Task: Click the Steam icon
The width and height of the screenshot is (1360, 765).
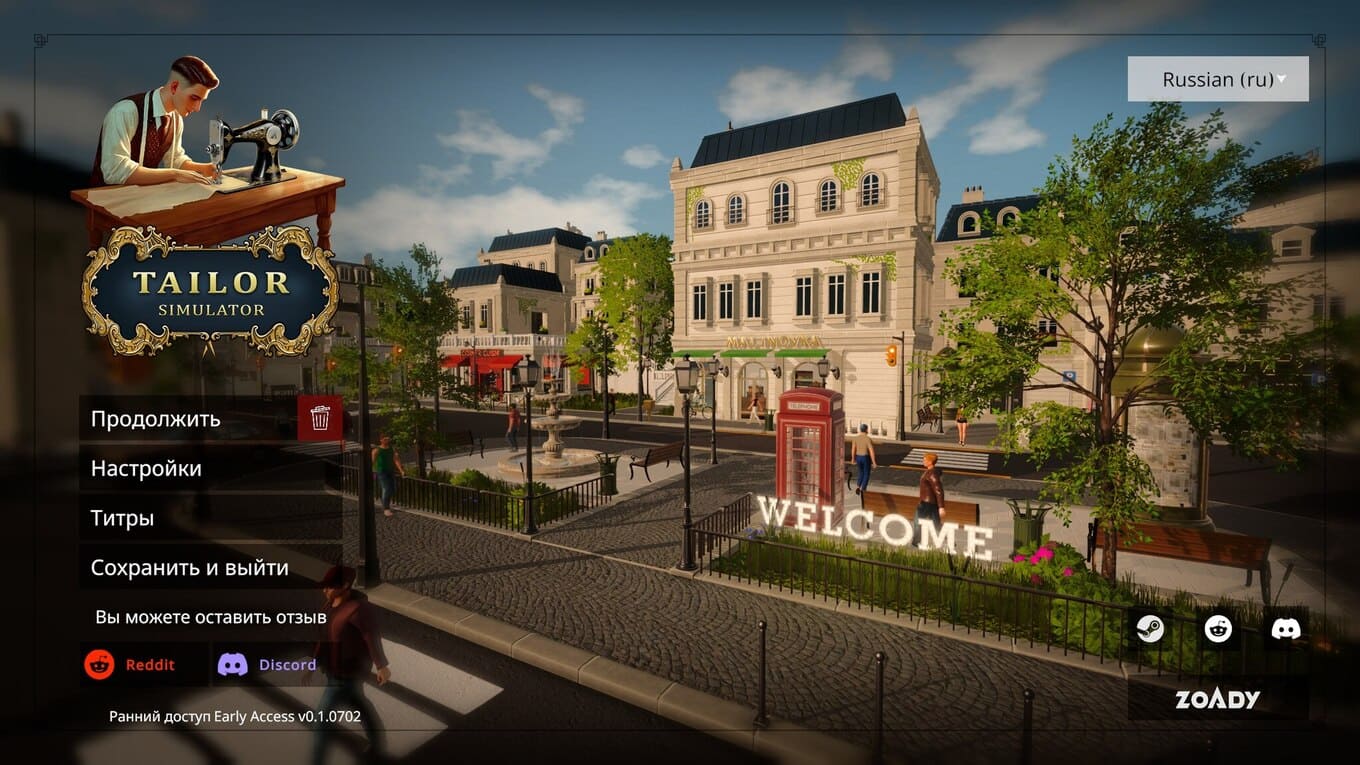Action: click(x=1150, y=630)
